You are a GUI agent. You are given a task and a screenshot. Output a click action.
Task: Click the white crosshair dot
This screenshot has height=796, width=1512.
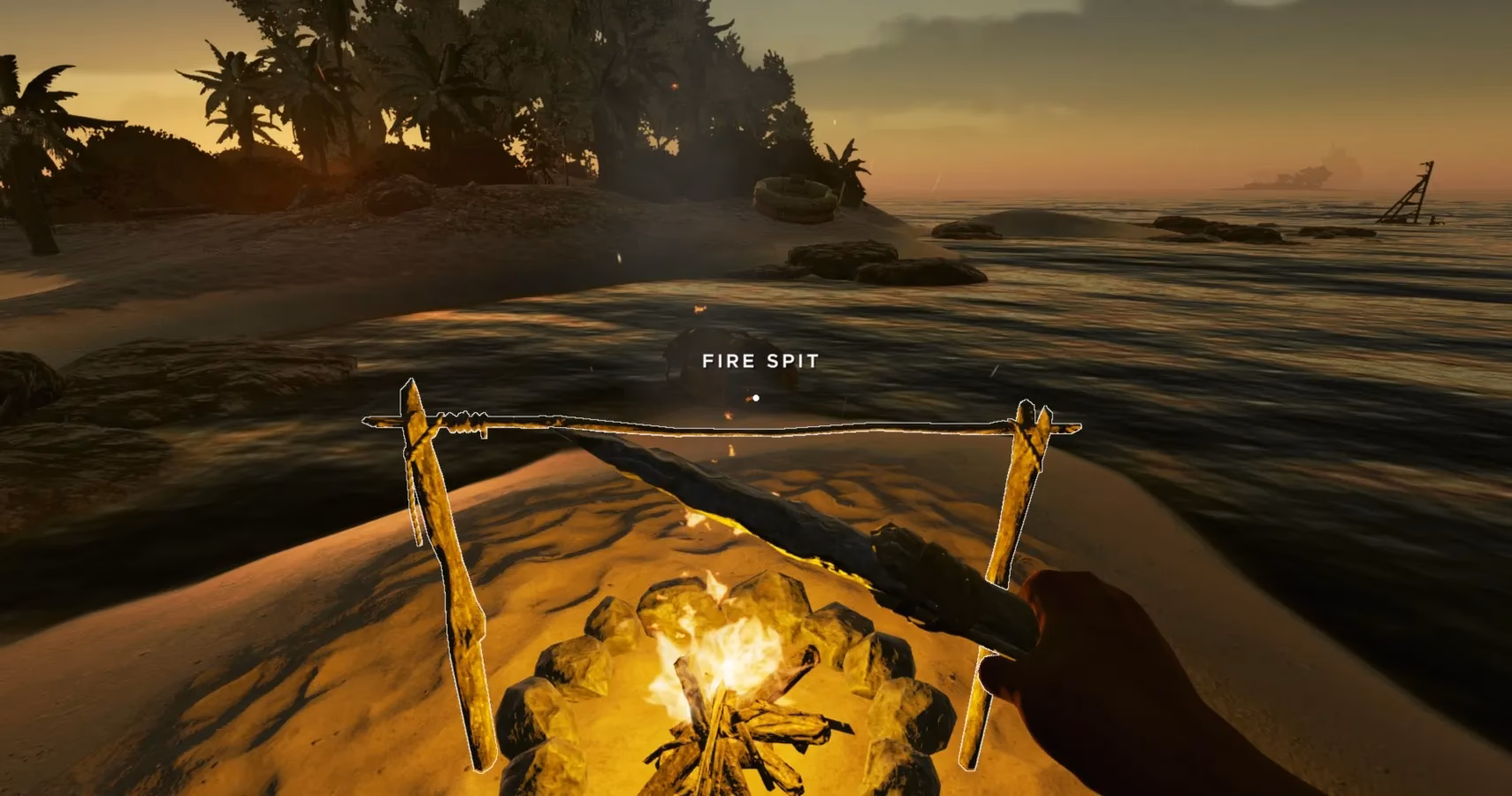point(756,397)
